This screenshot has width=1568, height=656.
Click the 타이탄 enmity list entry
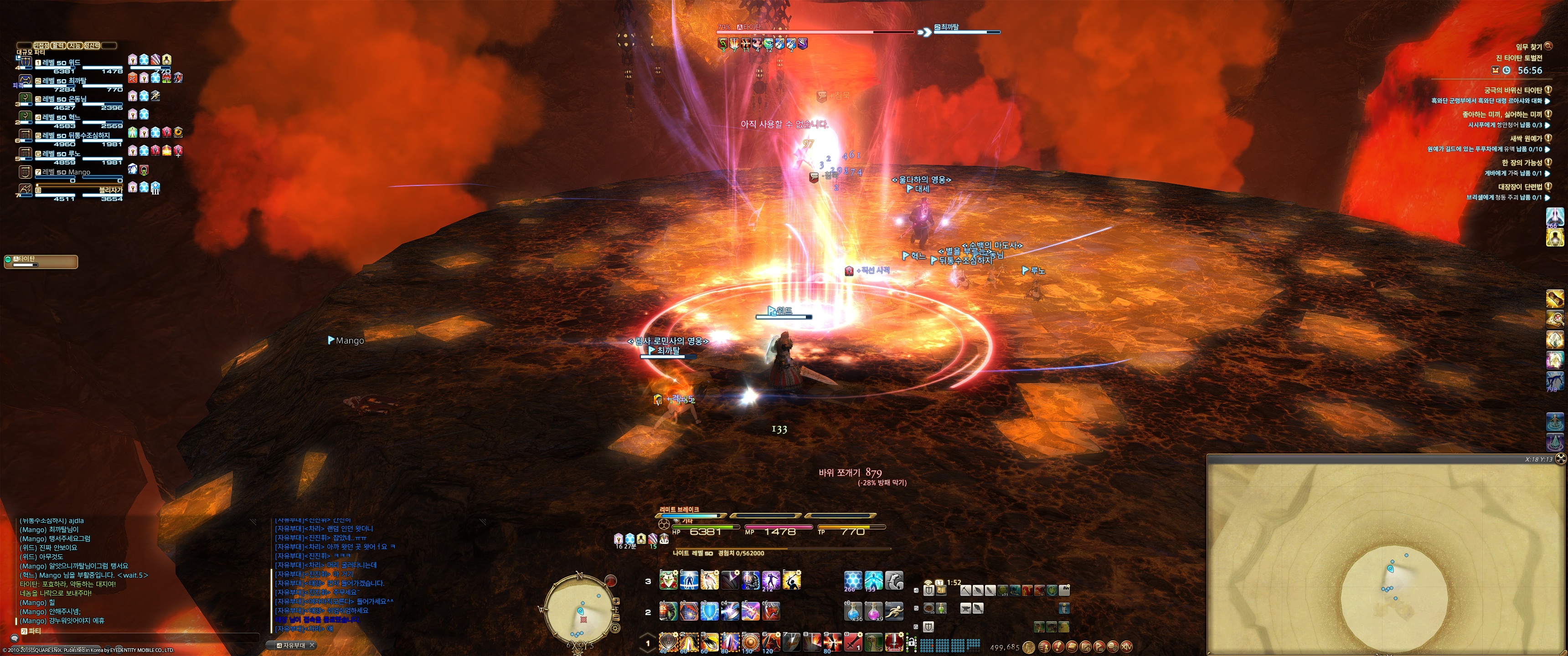pyautogui.click(x=41, y=261)
